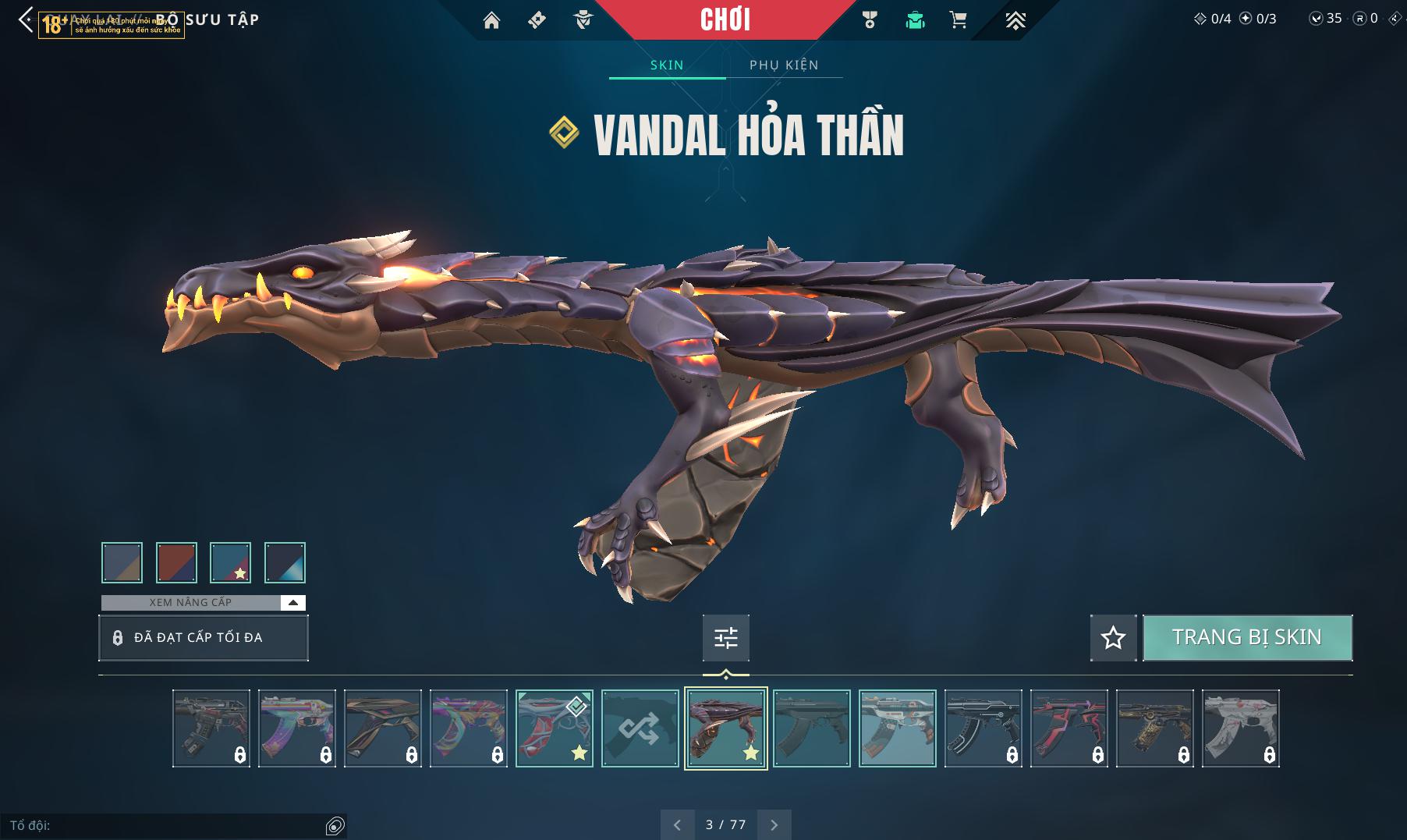The height and width of the screenshot is (840, 1407).
Task: Switch to the PHỤ KIỆN tab
Action: (x=784, y=65)
